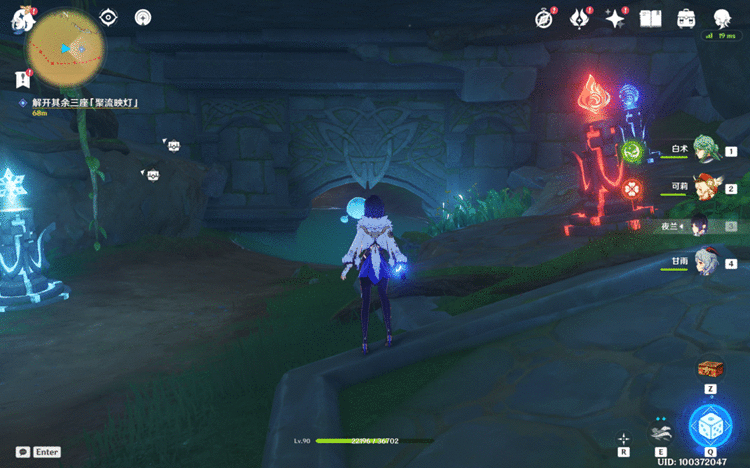Switch to party member 可莉
This screenshot has height=468, width=750.
[x=706, y=188]
